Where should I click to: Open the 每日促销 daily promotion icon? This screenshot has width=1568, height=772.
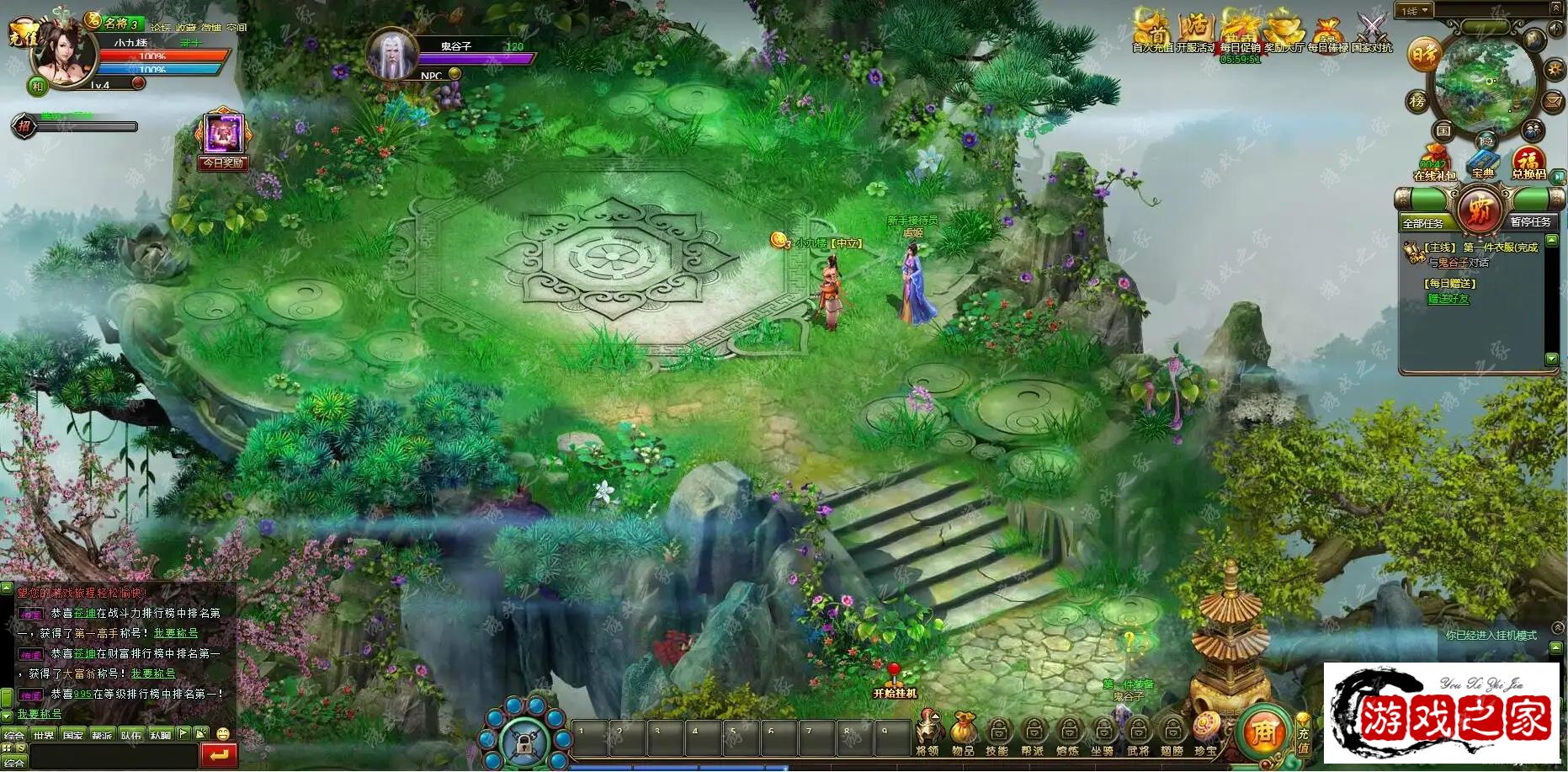coord(1240,31)
